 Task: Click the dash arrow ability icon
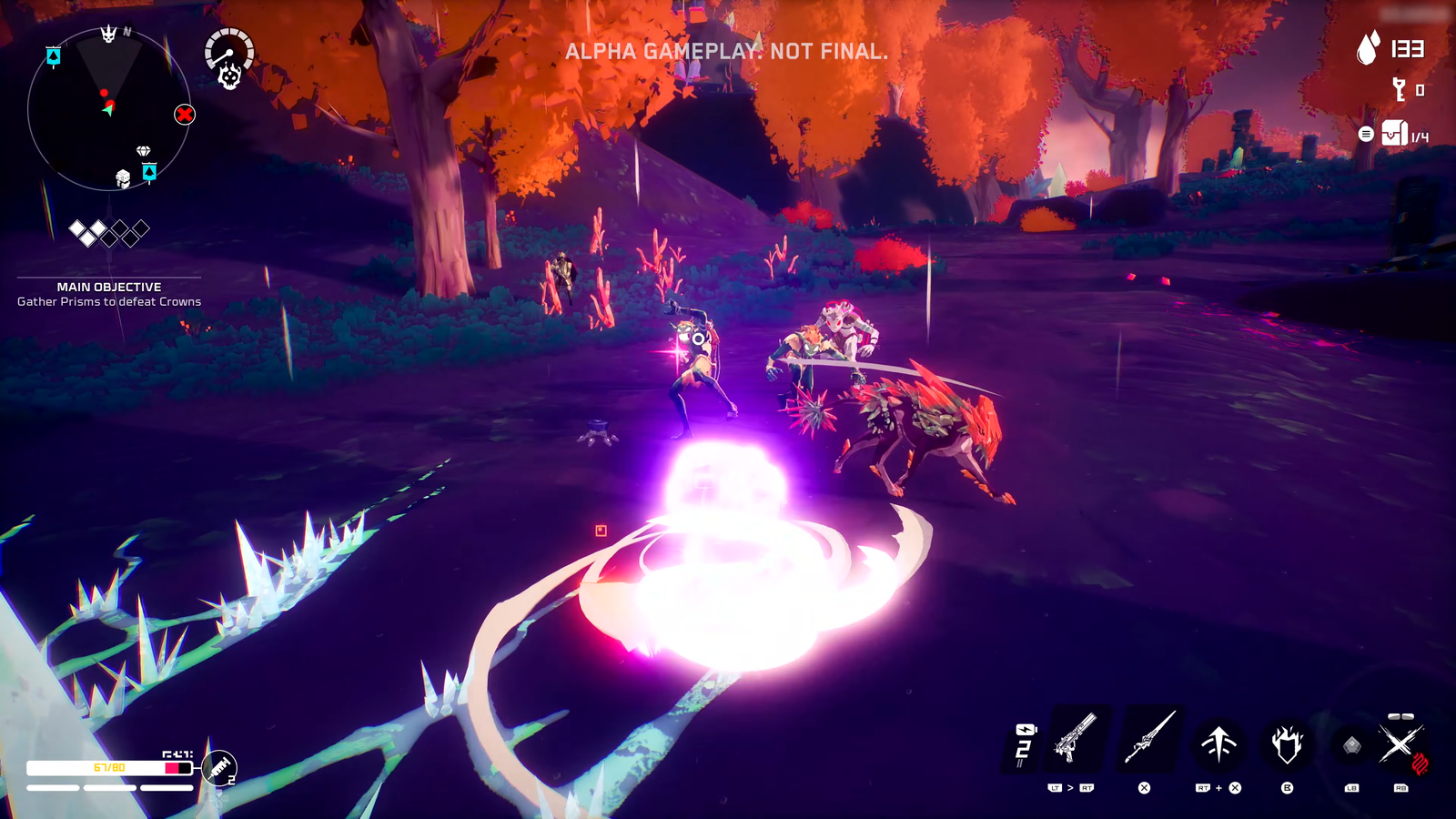pos(1218,743)
